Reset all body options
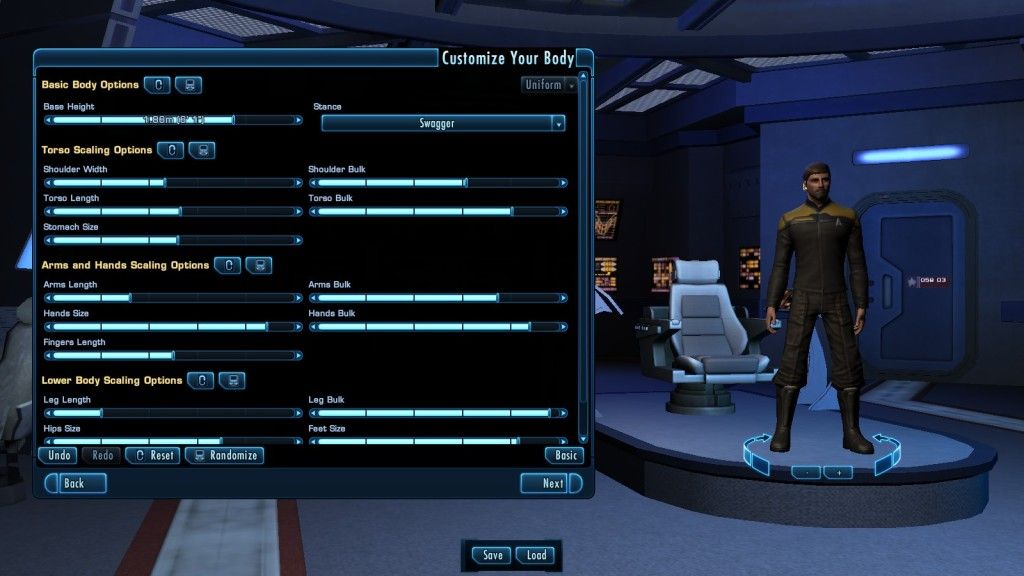The height and width of the screenshot is (576, 1024). tap(152, 455)
